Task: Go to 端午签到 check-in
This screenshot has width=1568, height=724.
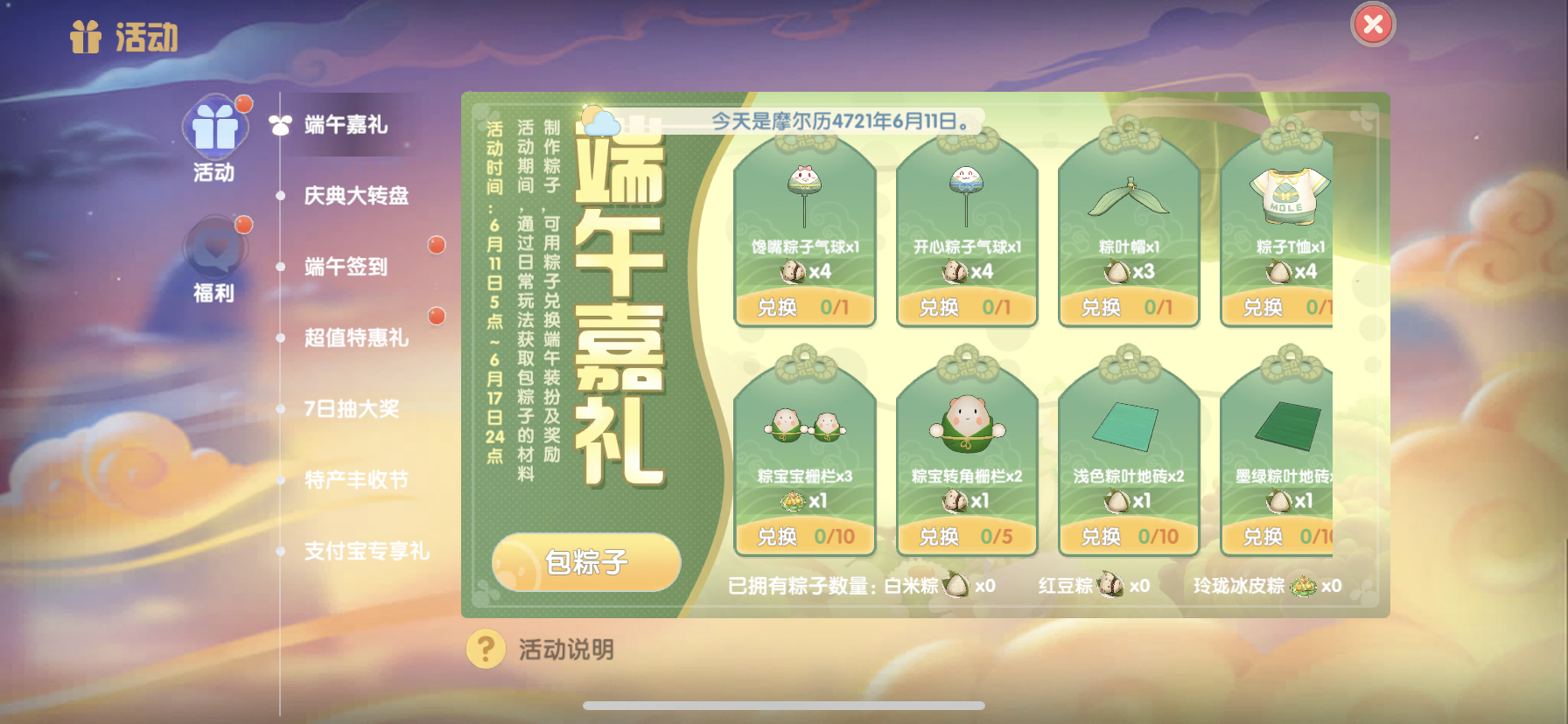Action: point(346,267)
